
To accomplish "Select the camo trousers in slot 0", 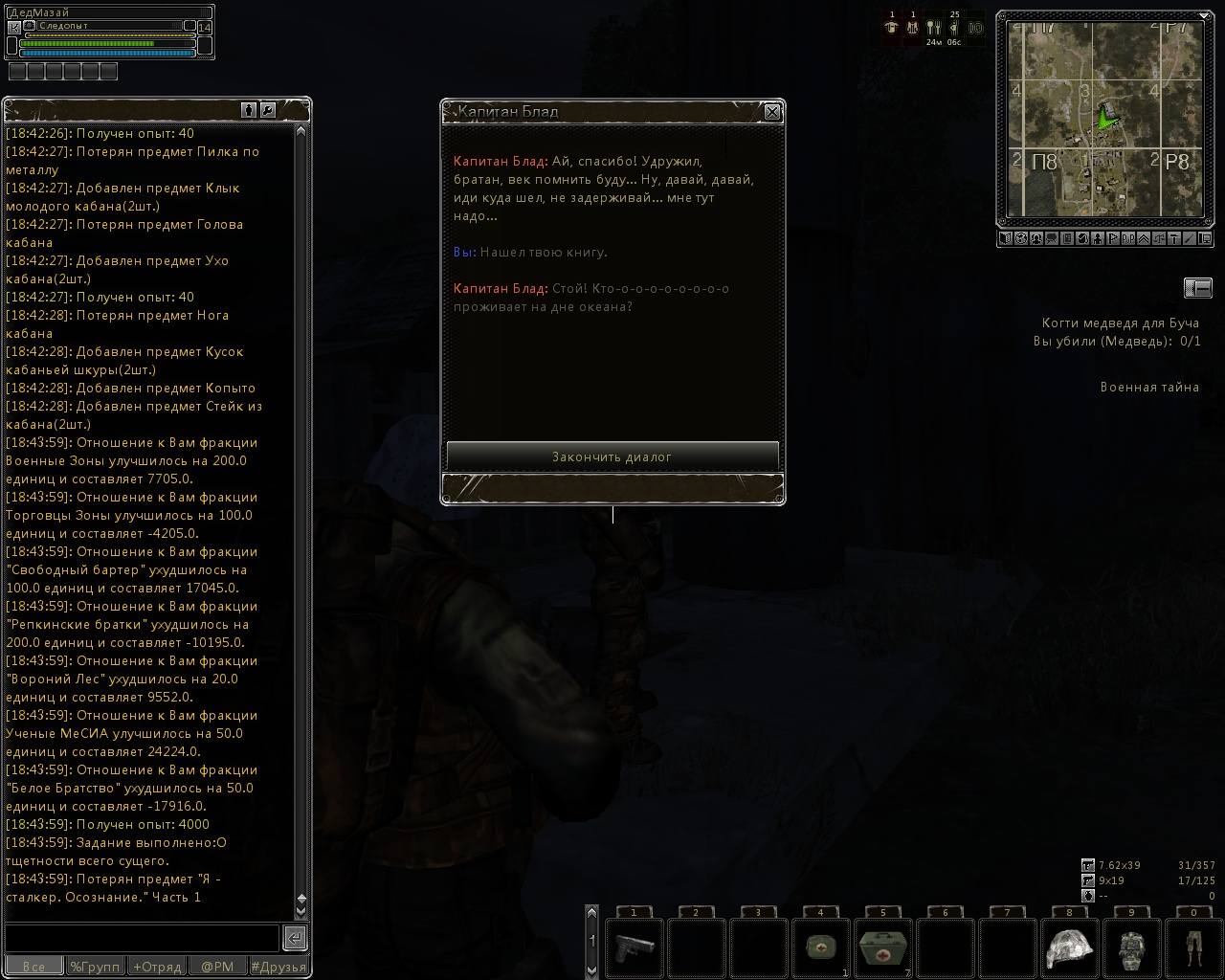I will (x=1193, y=947).
